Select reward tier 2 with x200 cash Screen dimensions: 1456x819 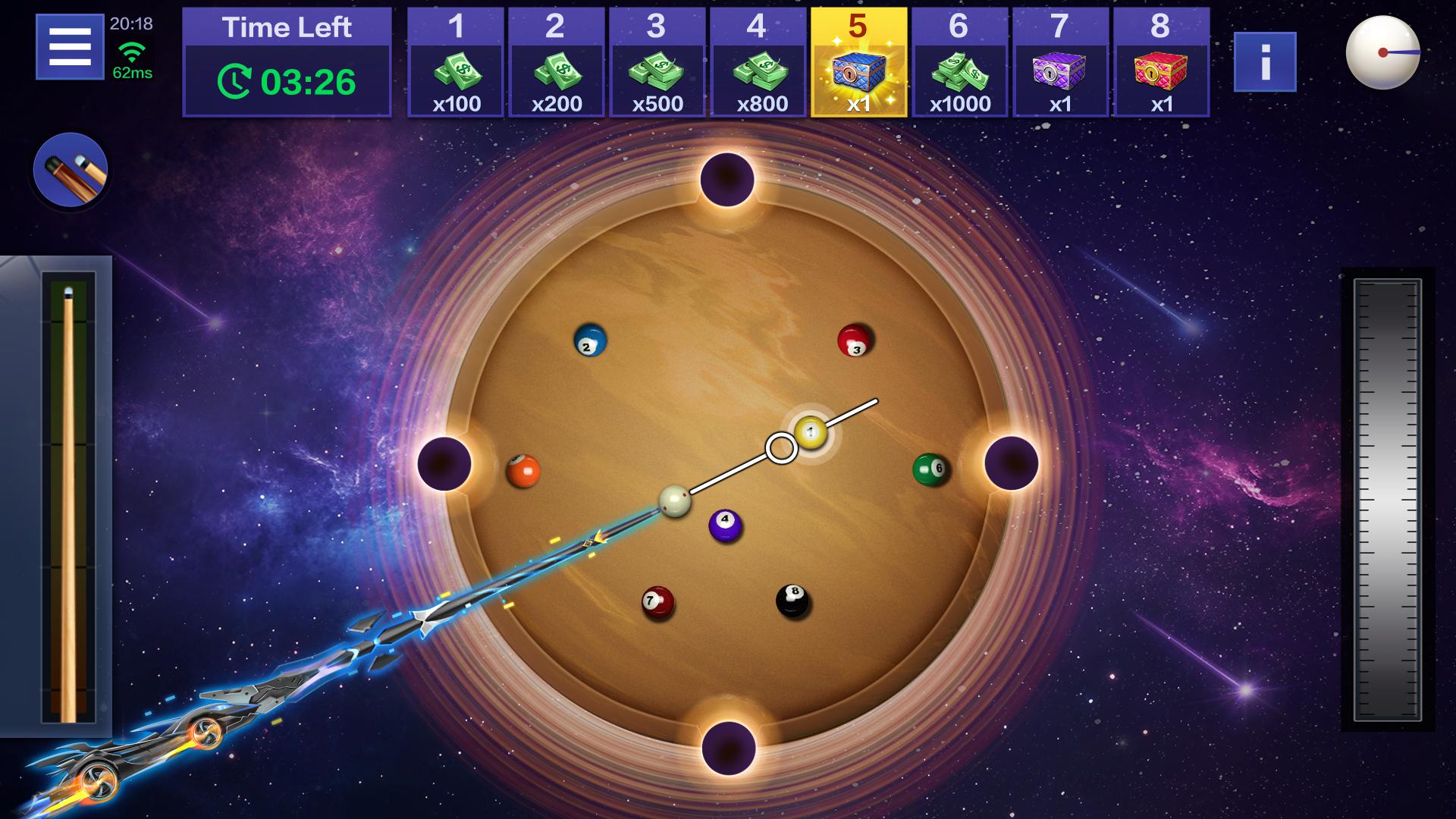coord(556,62)
